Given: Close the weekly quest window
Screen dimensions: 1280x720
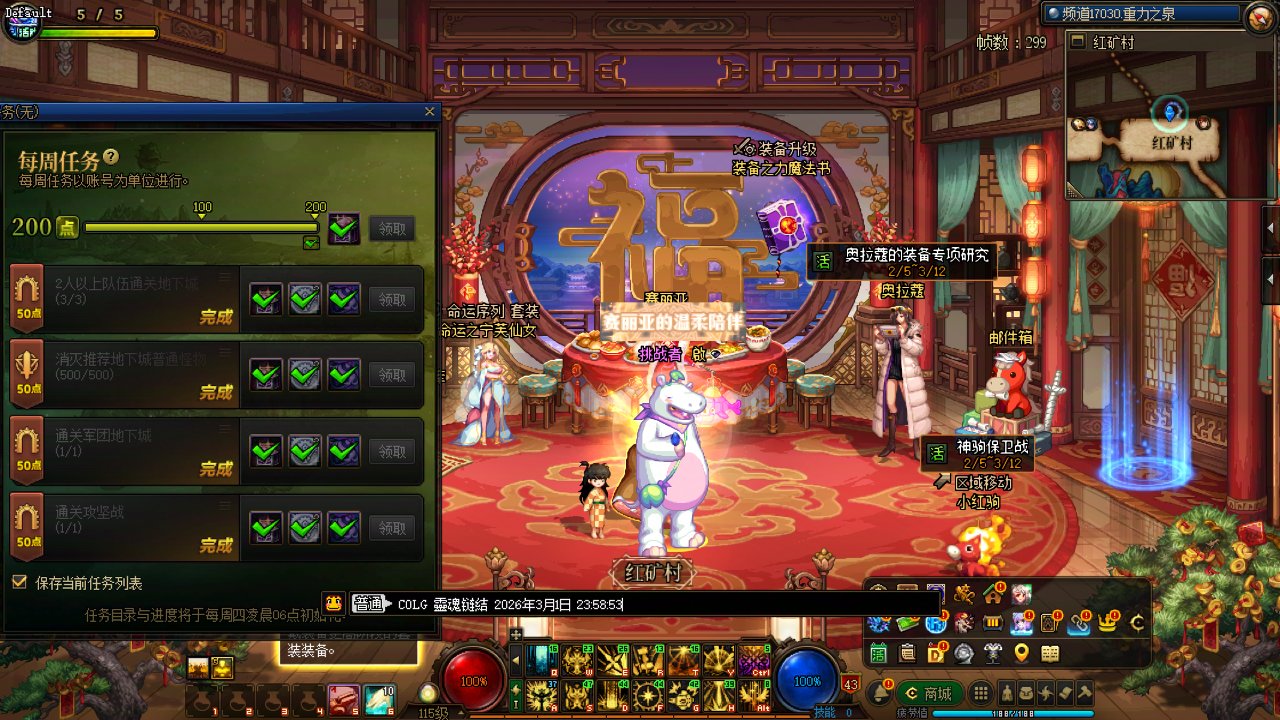Looking at the screenshot, I should coord(430,112).
